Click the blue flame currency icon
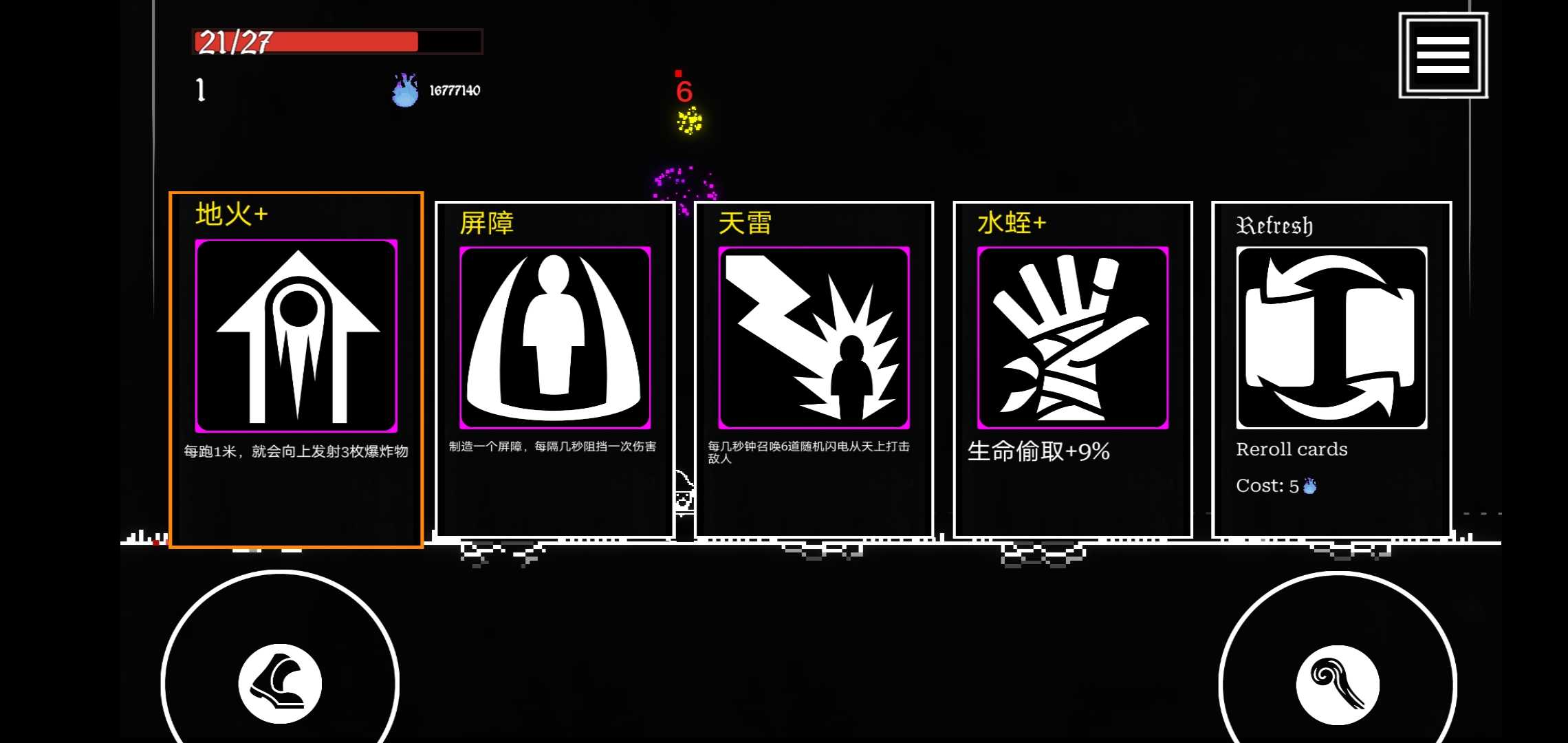 point(404,89)
